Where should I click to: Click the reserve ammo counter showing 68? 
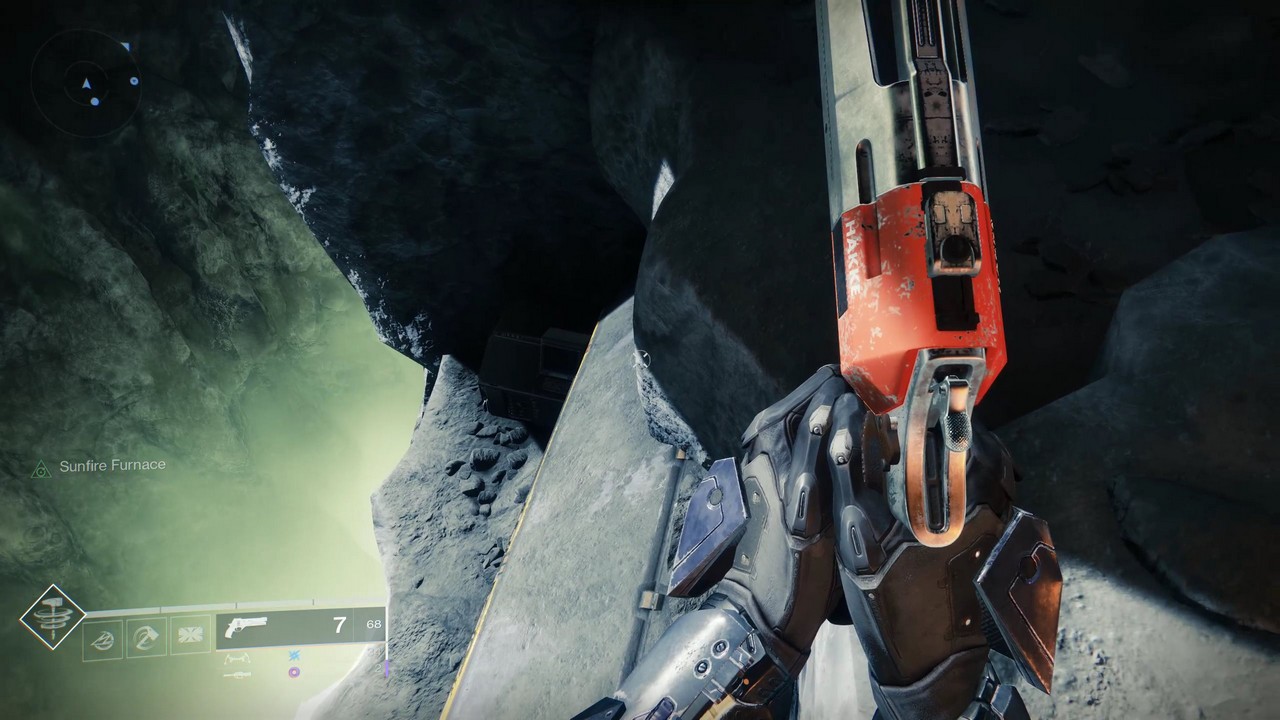click(x=373, y=624)
